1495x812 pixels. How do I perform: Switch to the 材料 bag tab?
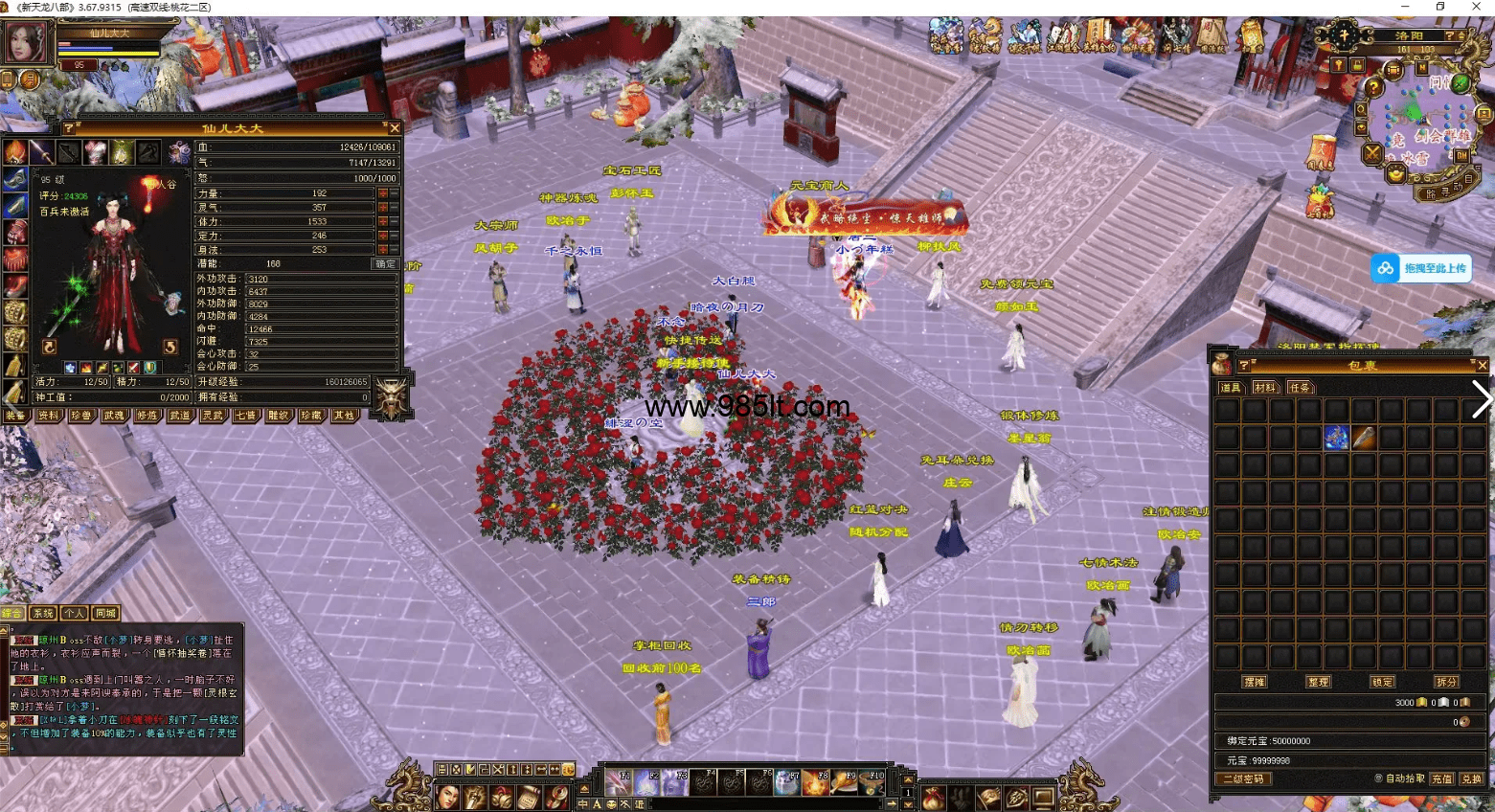pyautogui.click(x=1264, y=388)
